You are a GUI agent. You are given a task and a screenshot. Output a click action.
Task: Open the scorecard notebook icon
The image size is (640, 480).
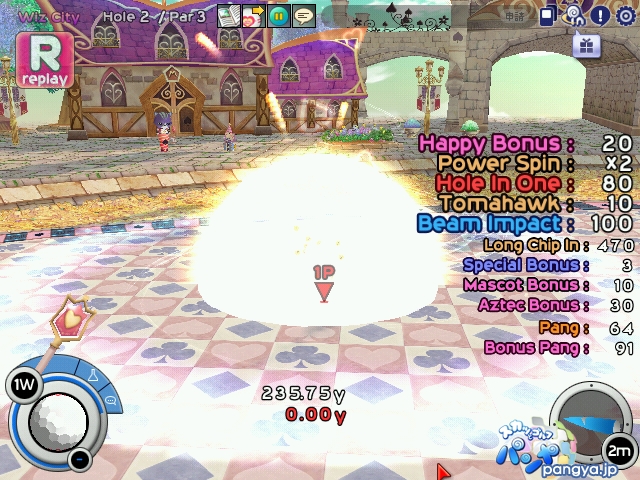[229, 15]
